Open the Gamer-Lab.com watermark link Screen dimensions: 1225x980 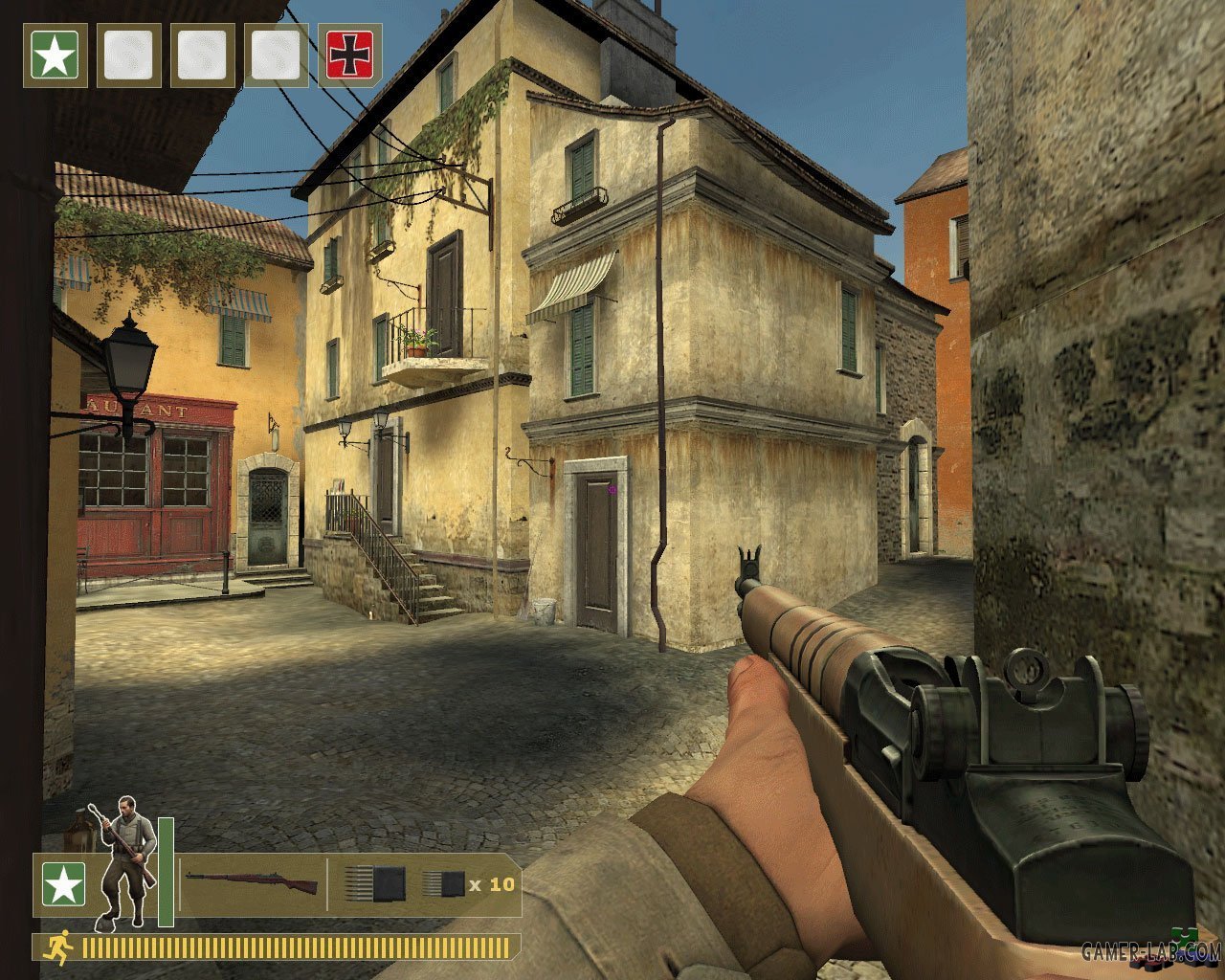(1150, 951)
